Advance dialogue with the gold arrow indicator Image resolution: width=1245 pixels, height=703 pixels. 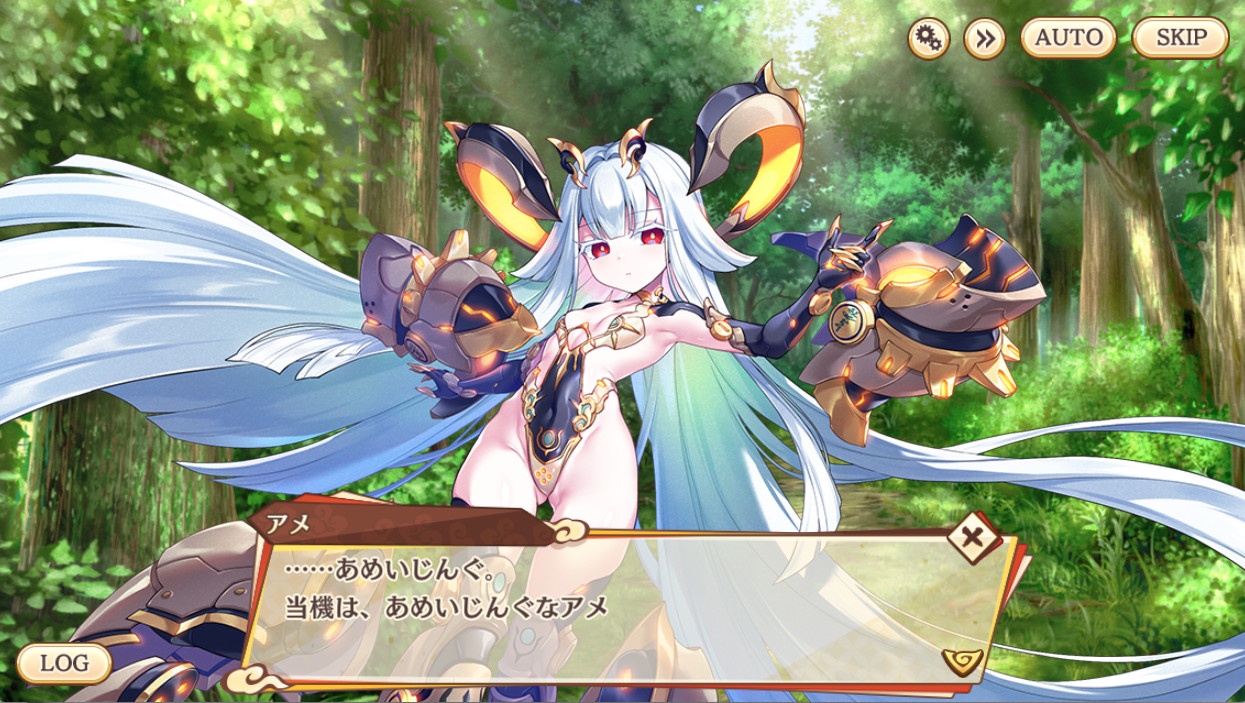(962, 658)
